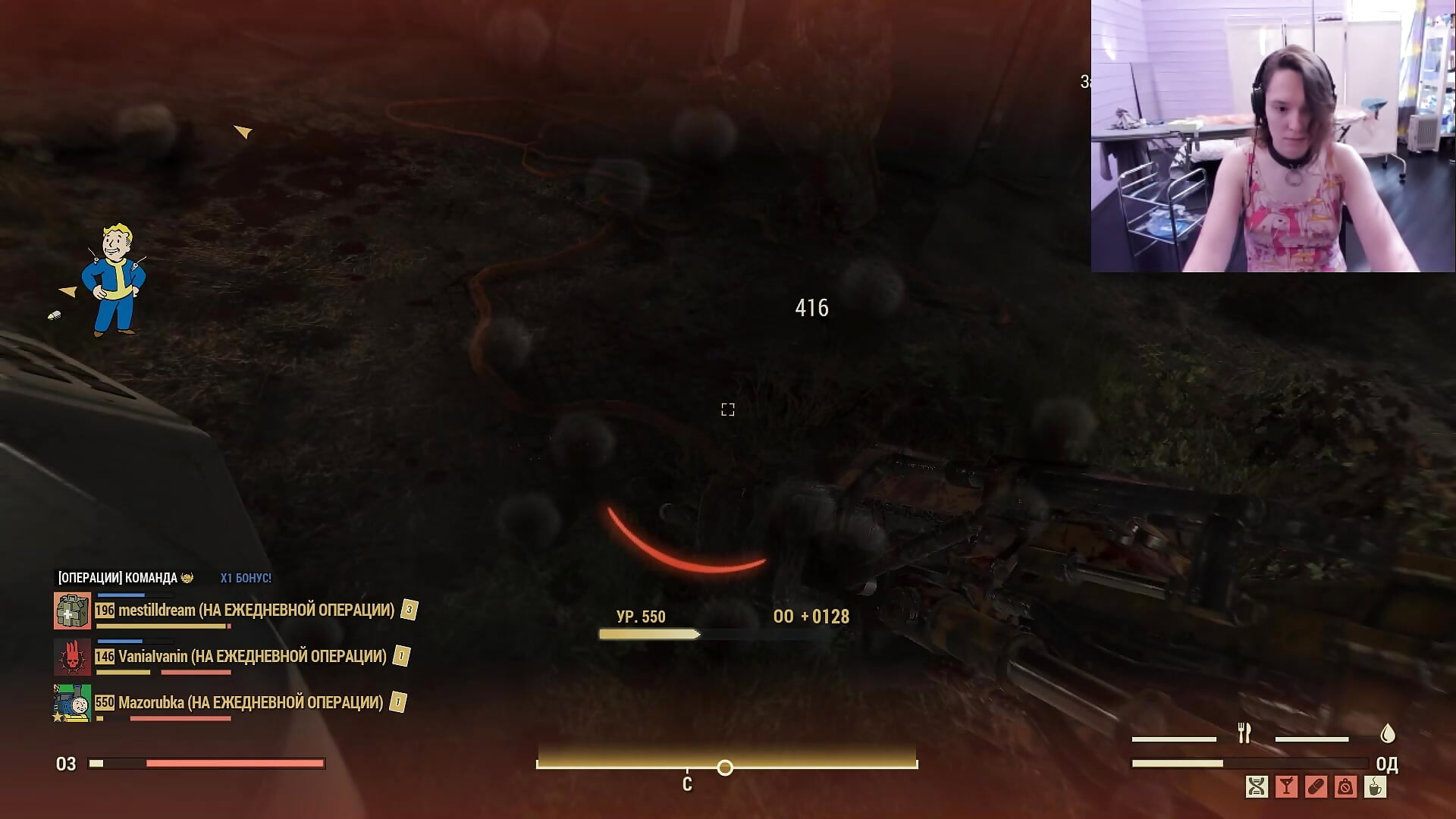Click the gold emblem beside КОМАНДА
This screenshot has height=819, width=1456.
coord(187,579)
